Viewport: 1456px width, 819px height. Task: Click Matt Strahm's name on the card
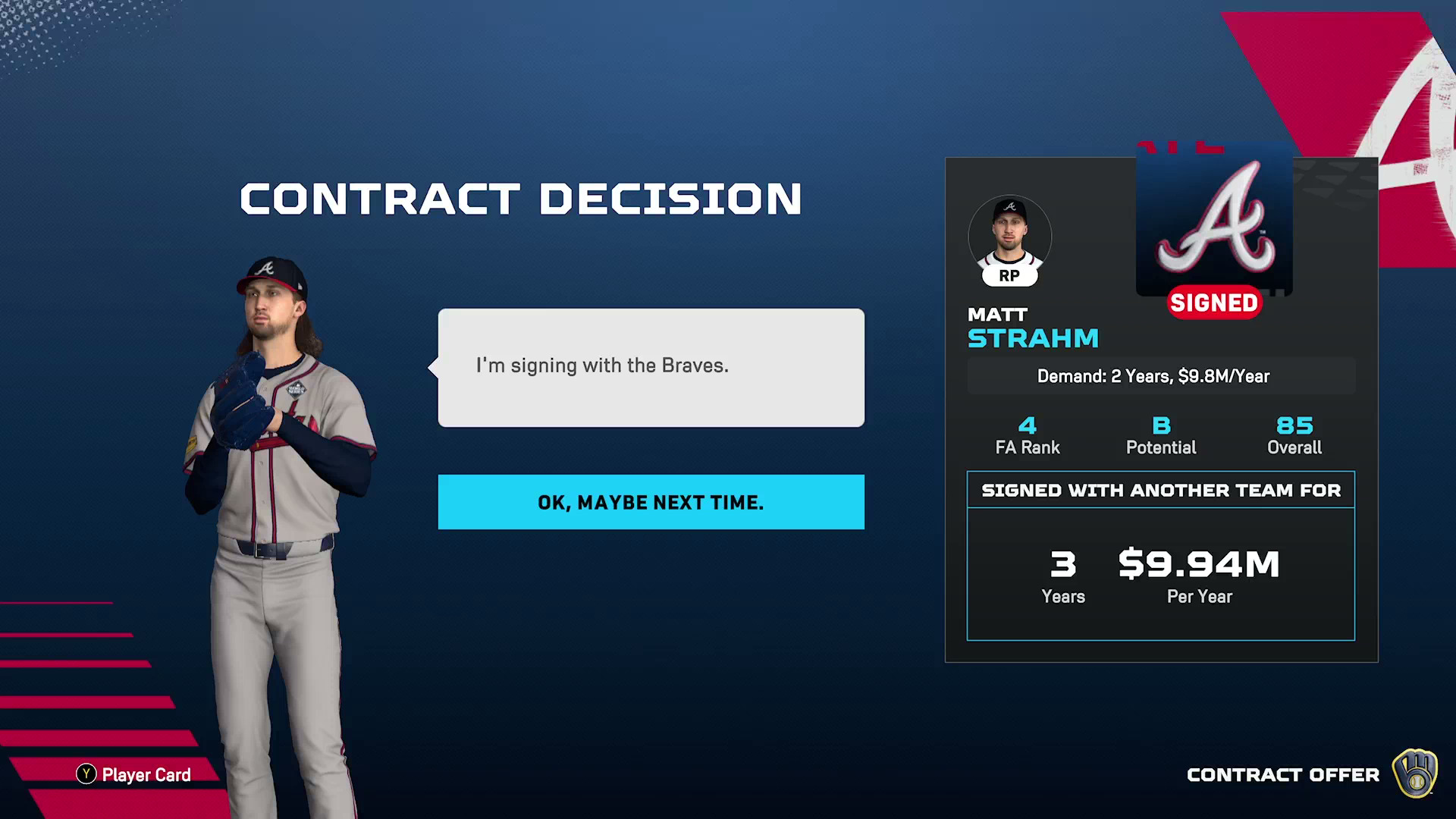[x=1033, y=328]
